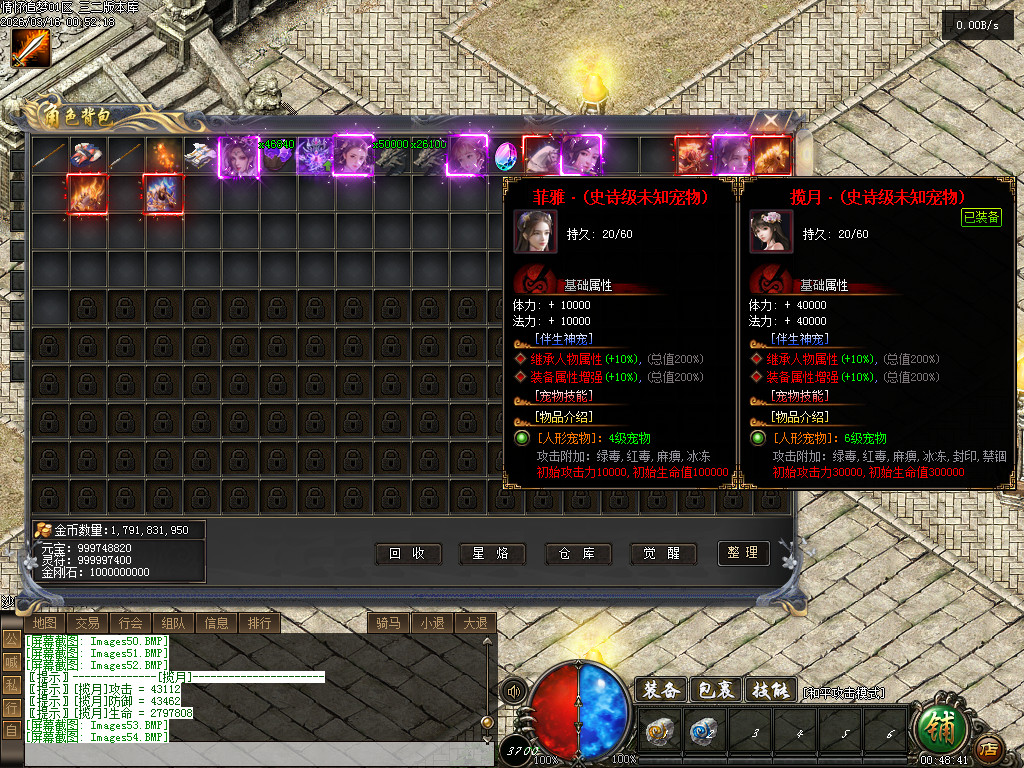The width and height of the screenshot is (1024, 768).
Task: Toggle mount with 骑马 button
Action: (x=388, y=623)
